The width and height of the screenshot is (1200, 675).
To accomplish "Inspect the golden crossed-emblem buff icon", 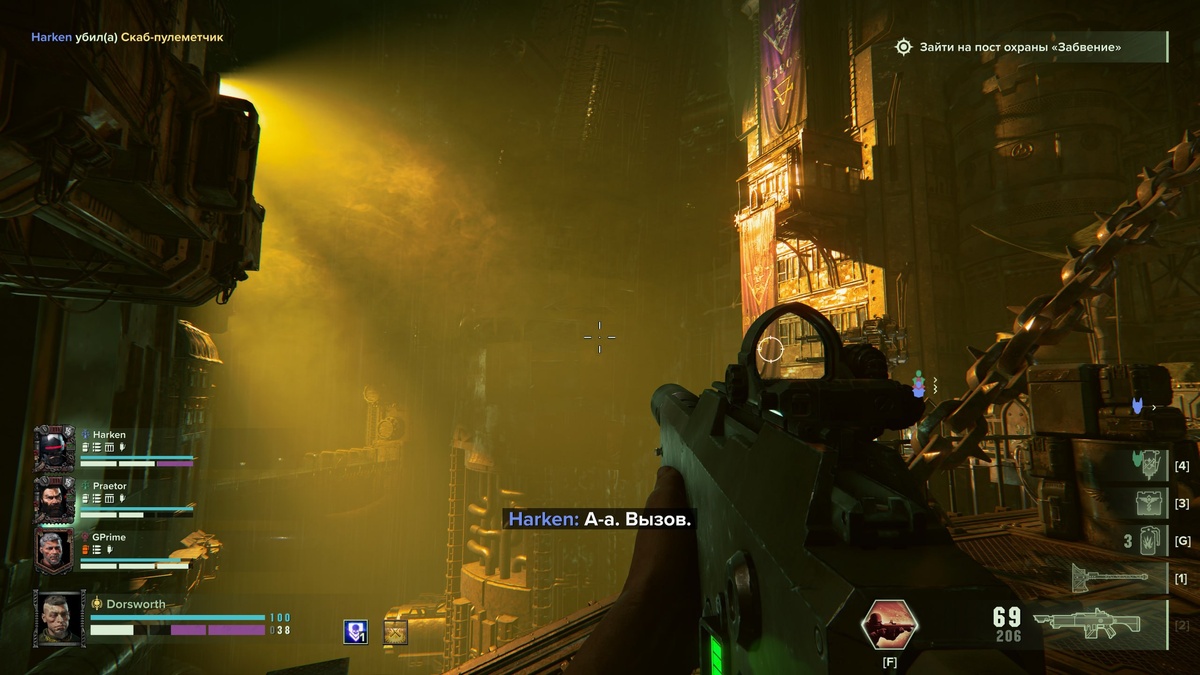I will (x=396, y=632).
